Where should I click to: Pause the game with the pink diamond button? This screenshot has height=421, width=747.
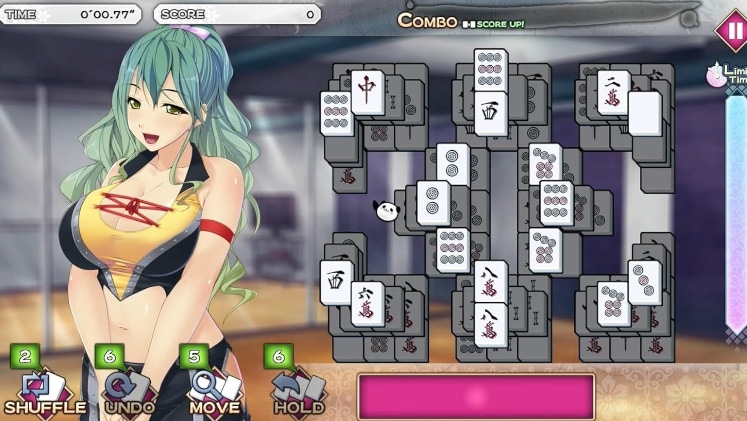tap(729, 29)
